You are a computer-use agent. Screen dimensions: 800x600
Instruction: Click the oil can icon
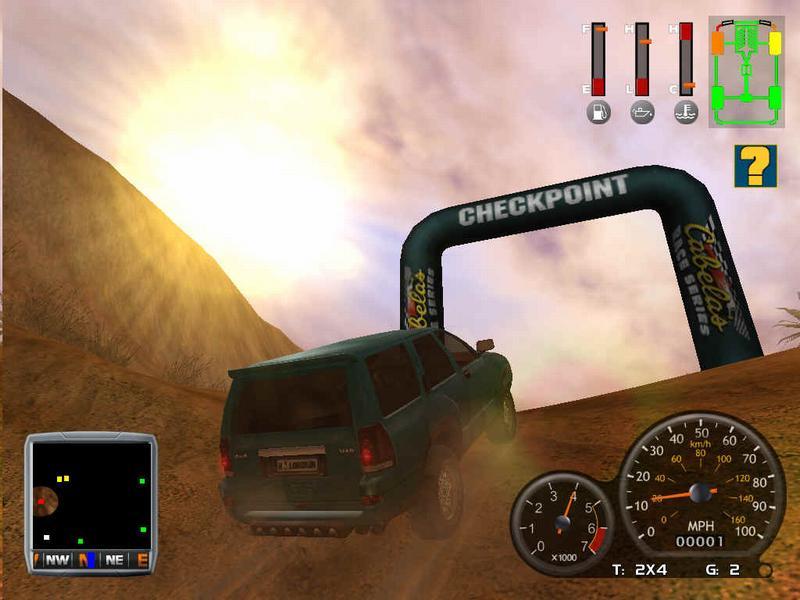pos(642,112)
